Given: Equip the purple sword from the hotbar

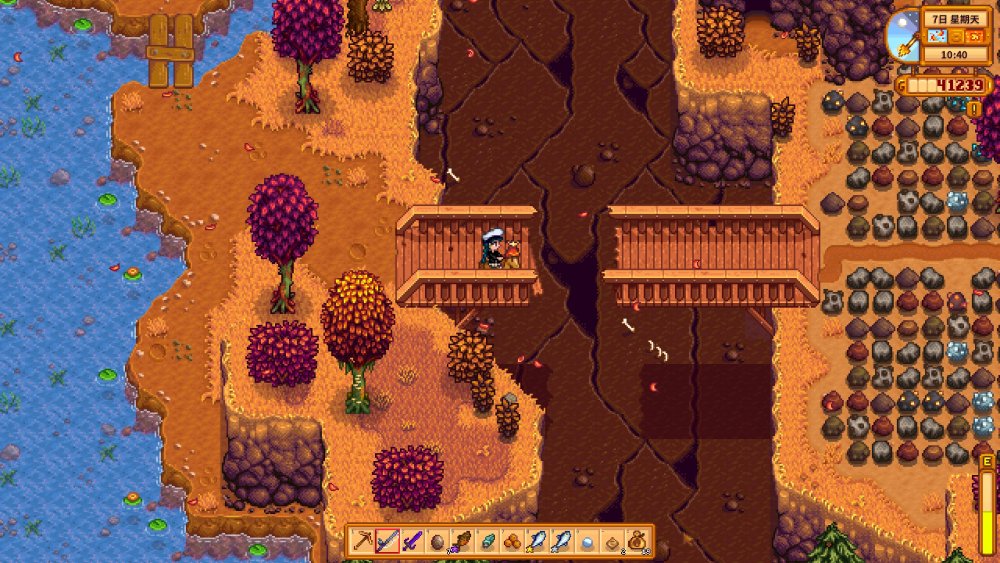Looking at the screenshot, I should click(x=412, y=541).
